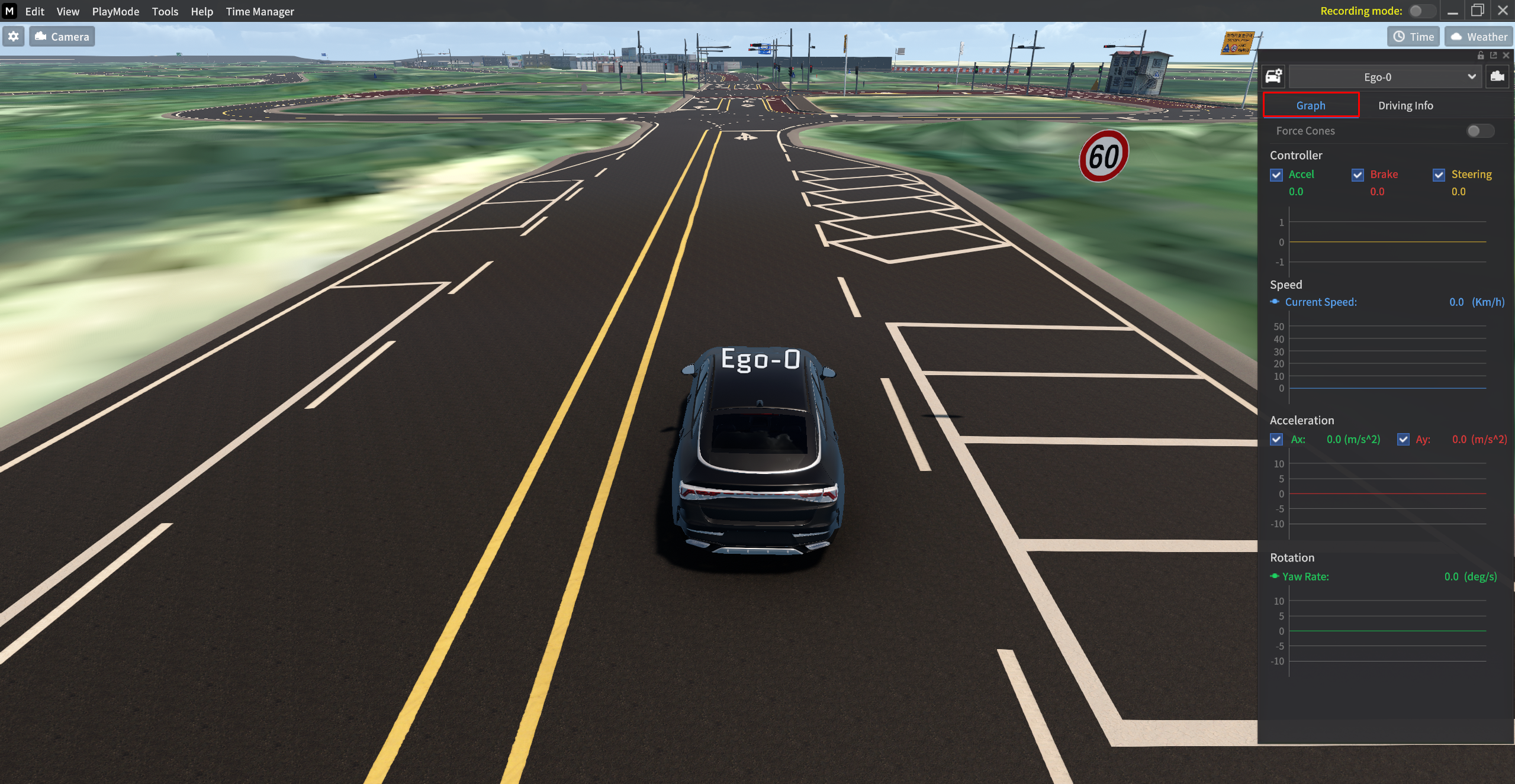Open the Time settings button
The image size is (1515, 784).
coord(1413,37)
